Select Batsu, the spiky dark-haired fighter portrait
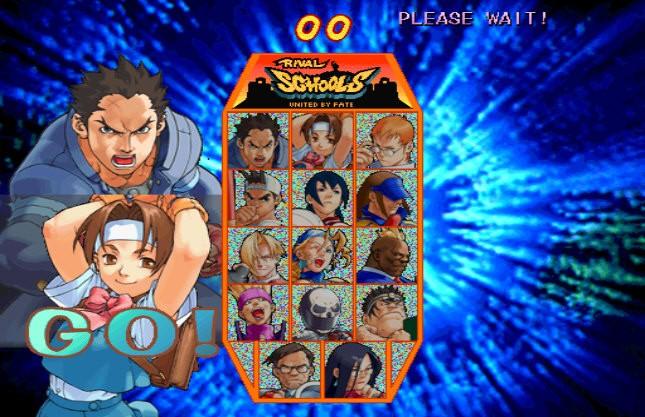 (258, 139)
